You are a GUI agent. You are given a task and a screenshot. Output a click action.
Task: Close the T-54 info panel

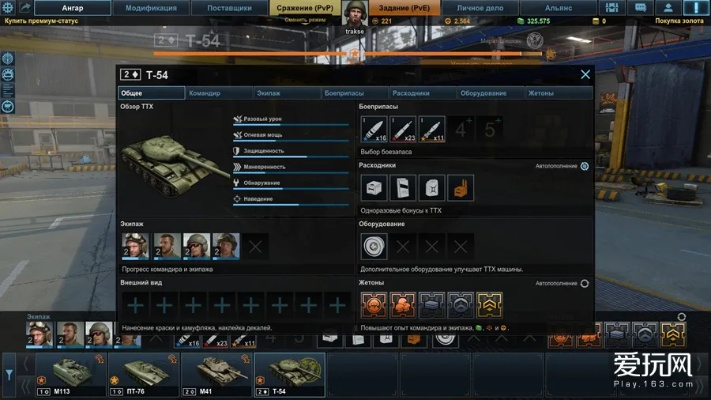point(585,74)
